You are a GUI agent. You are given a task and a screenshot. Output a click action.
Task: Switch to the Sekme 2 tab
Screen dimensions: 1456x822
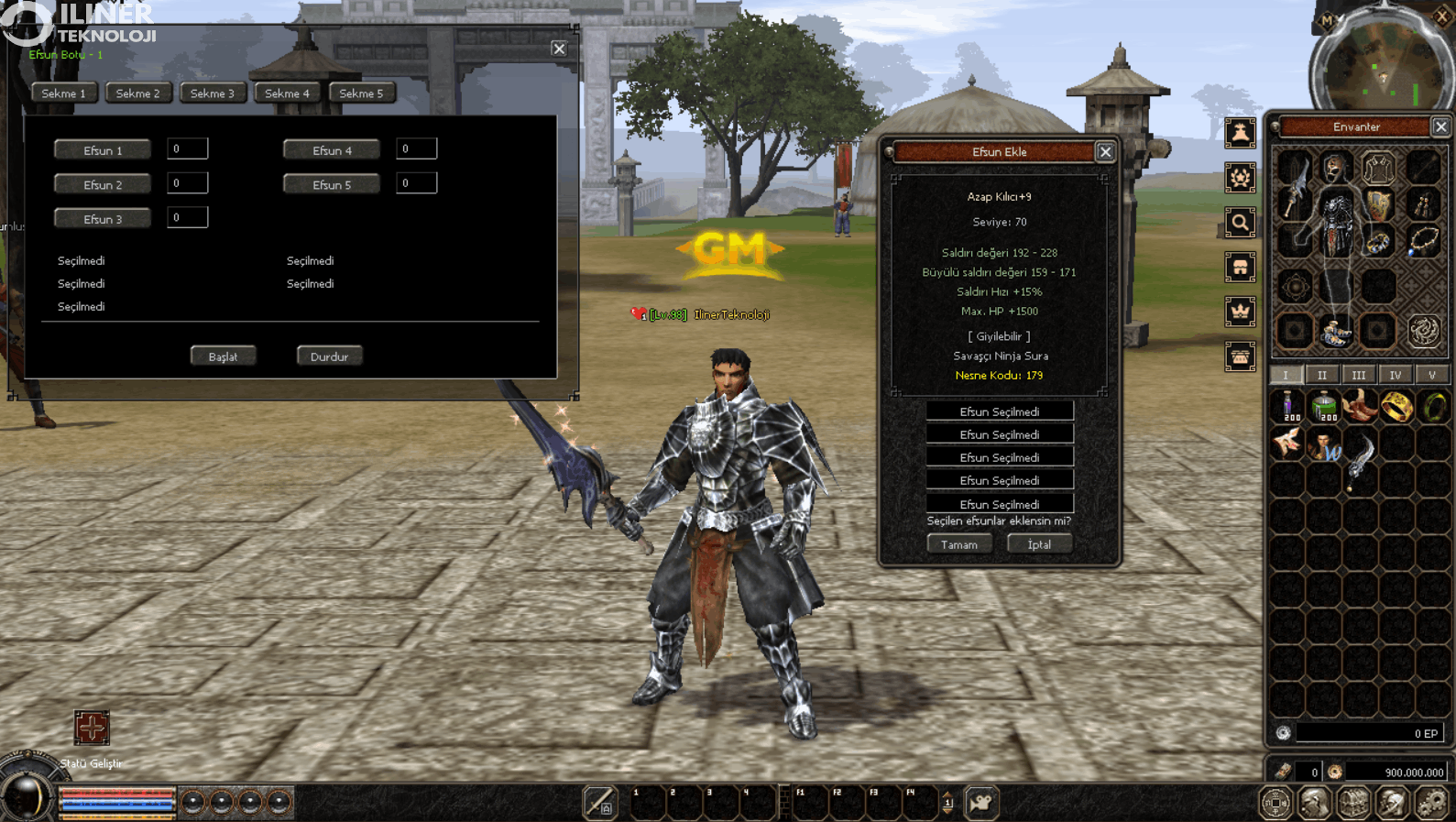tap(137, 93)
